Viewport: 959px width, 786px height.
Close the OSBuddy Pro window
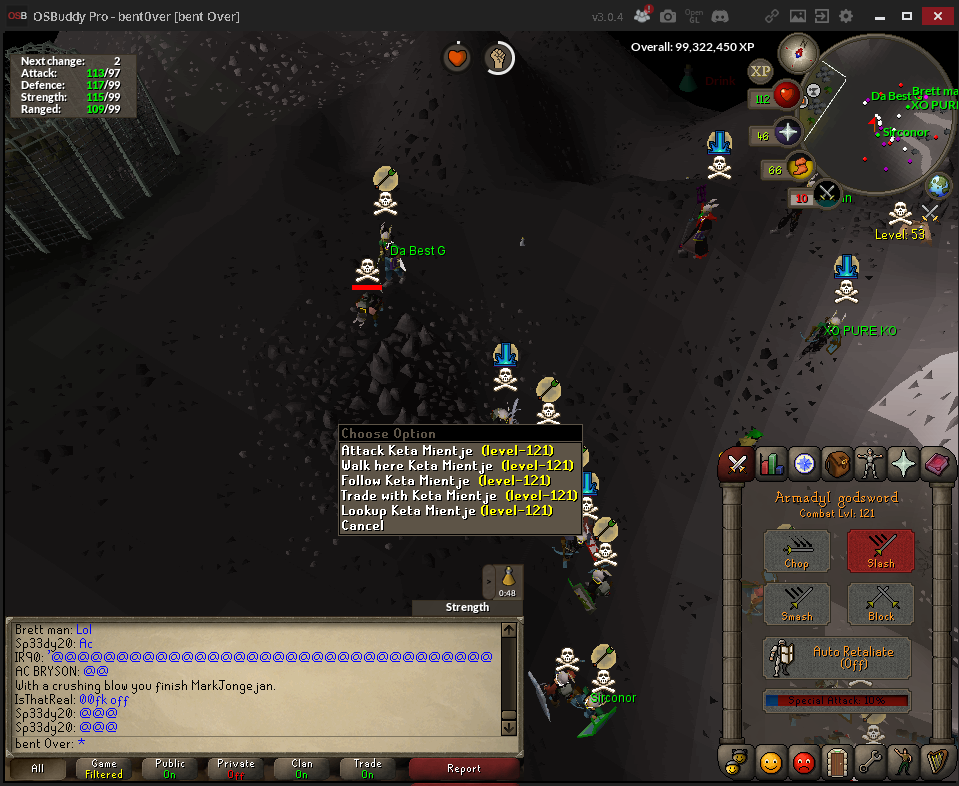[936, 16]
